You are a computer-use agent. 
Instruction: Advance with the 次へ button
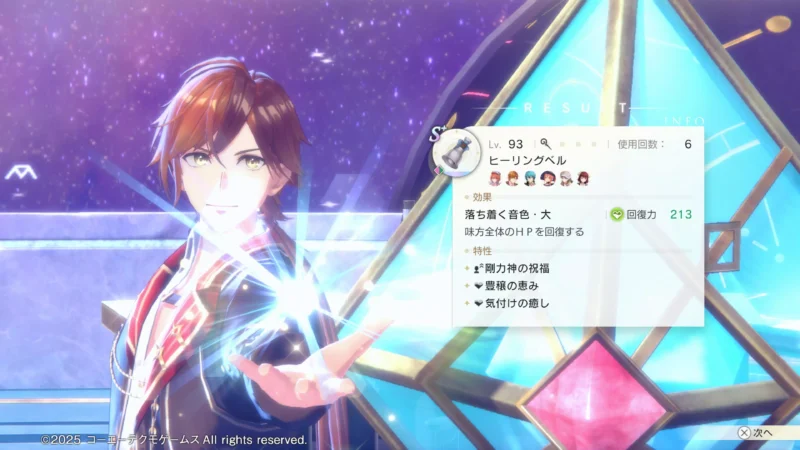[756, 433]
